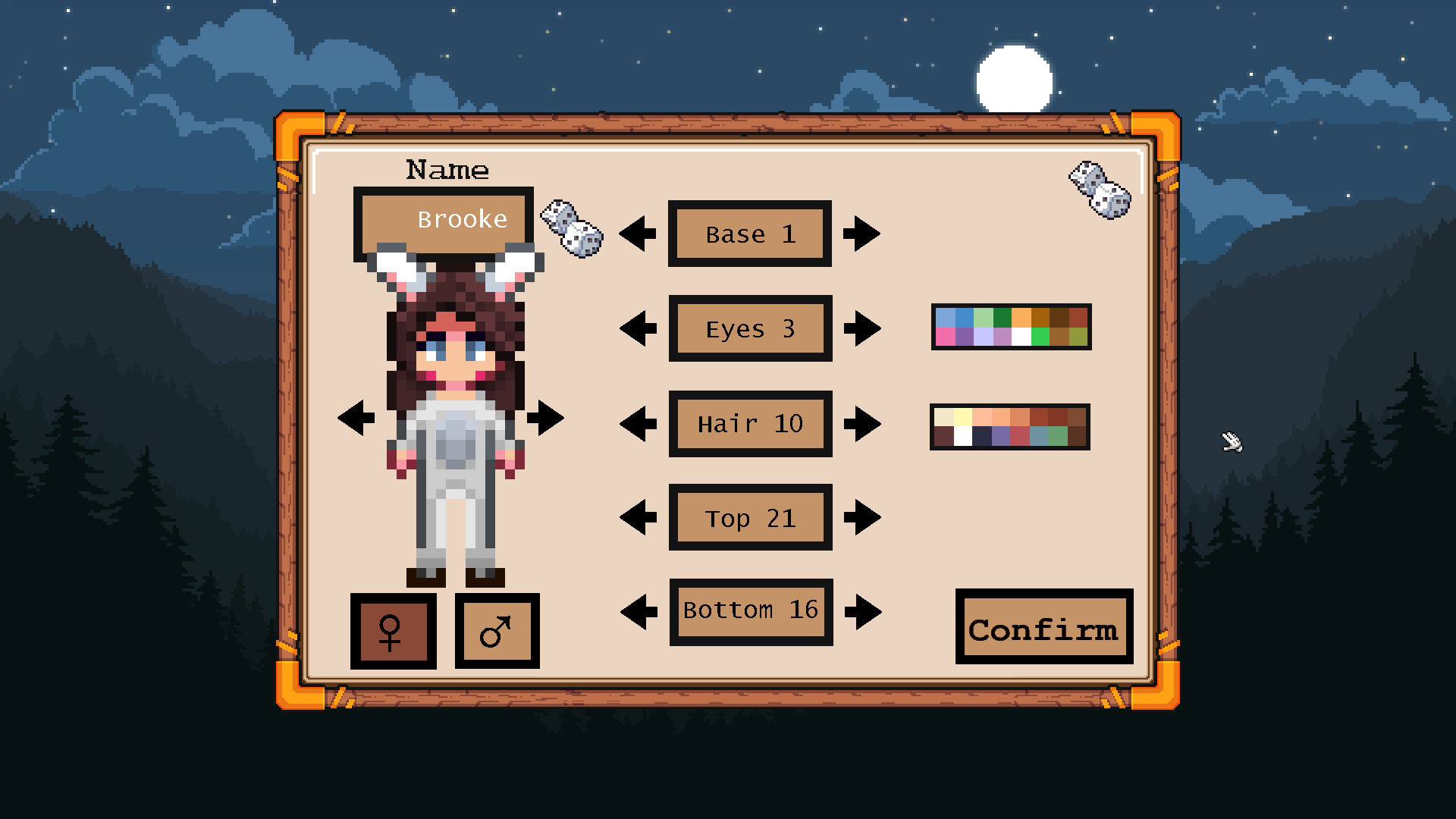Select the male gender symbol
This screenshot has height=819, width=1456.
(497, 631)
